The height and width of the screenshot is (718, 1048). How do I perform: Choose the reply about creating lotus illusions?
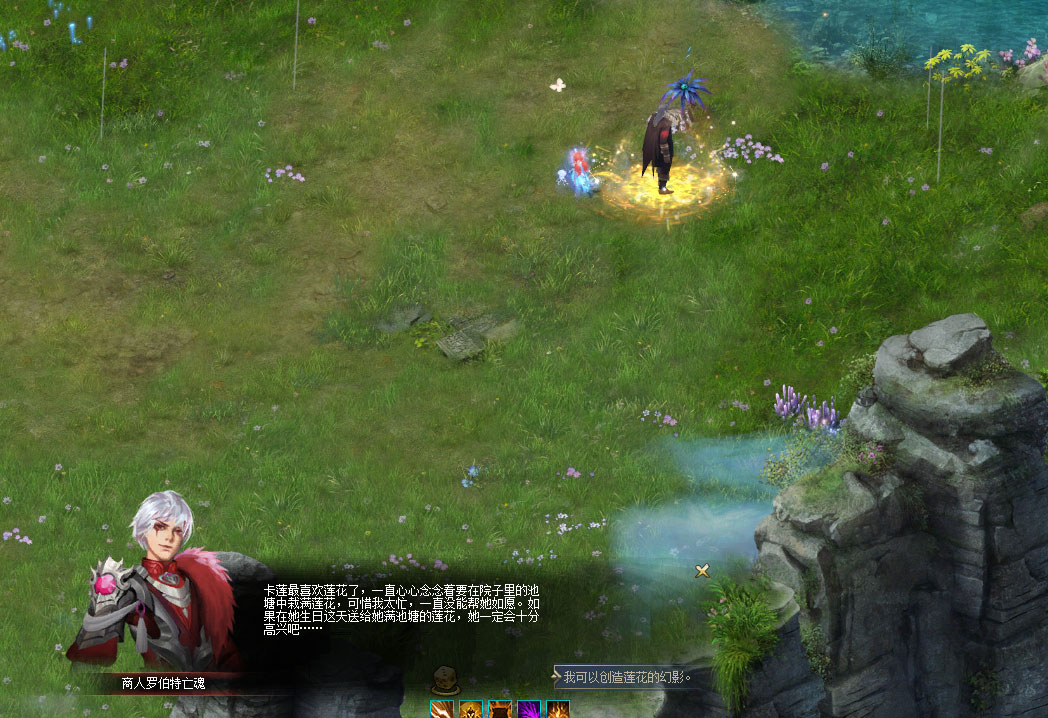(627, 677)
